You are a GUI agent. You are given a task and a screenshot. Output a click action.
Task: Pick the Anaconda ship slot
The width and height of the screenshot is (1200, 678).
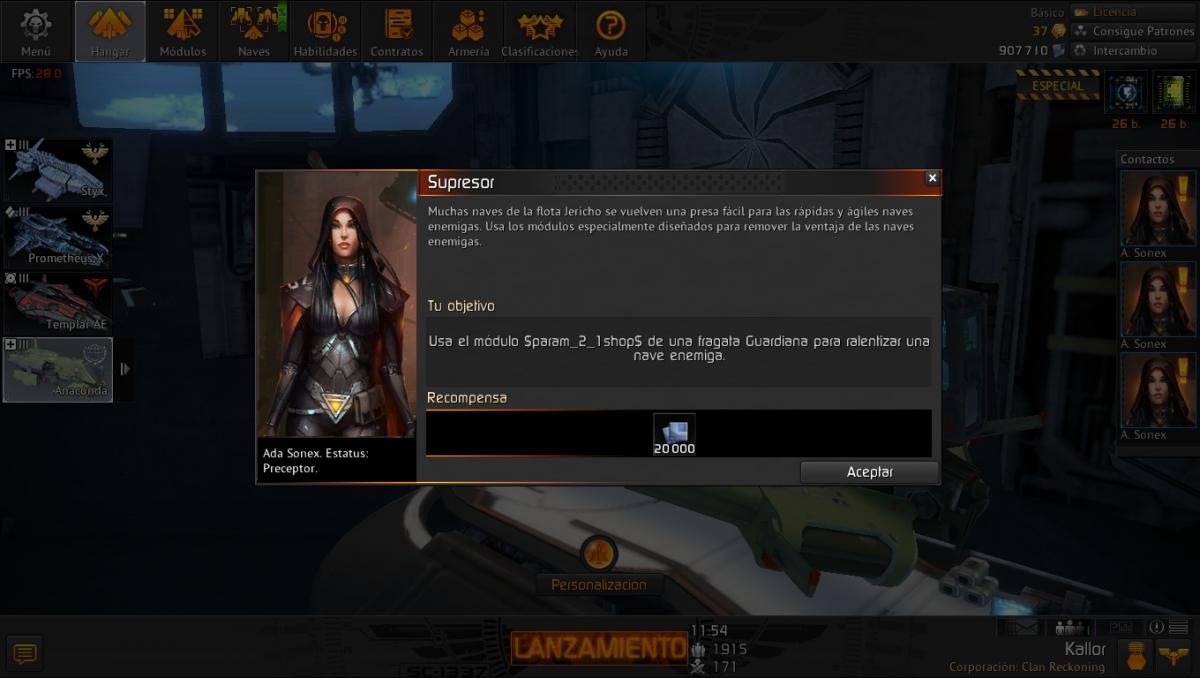(58, 369)
